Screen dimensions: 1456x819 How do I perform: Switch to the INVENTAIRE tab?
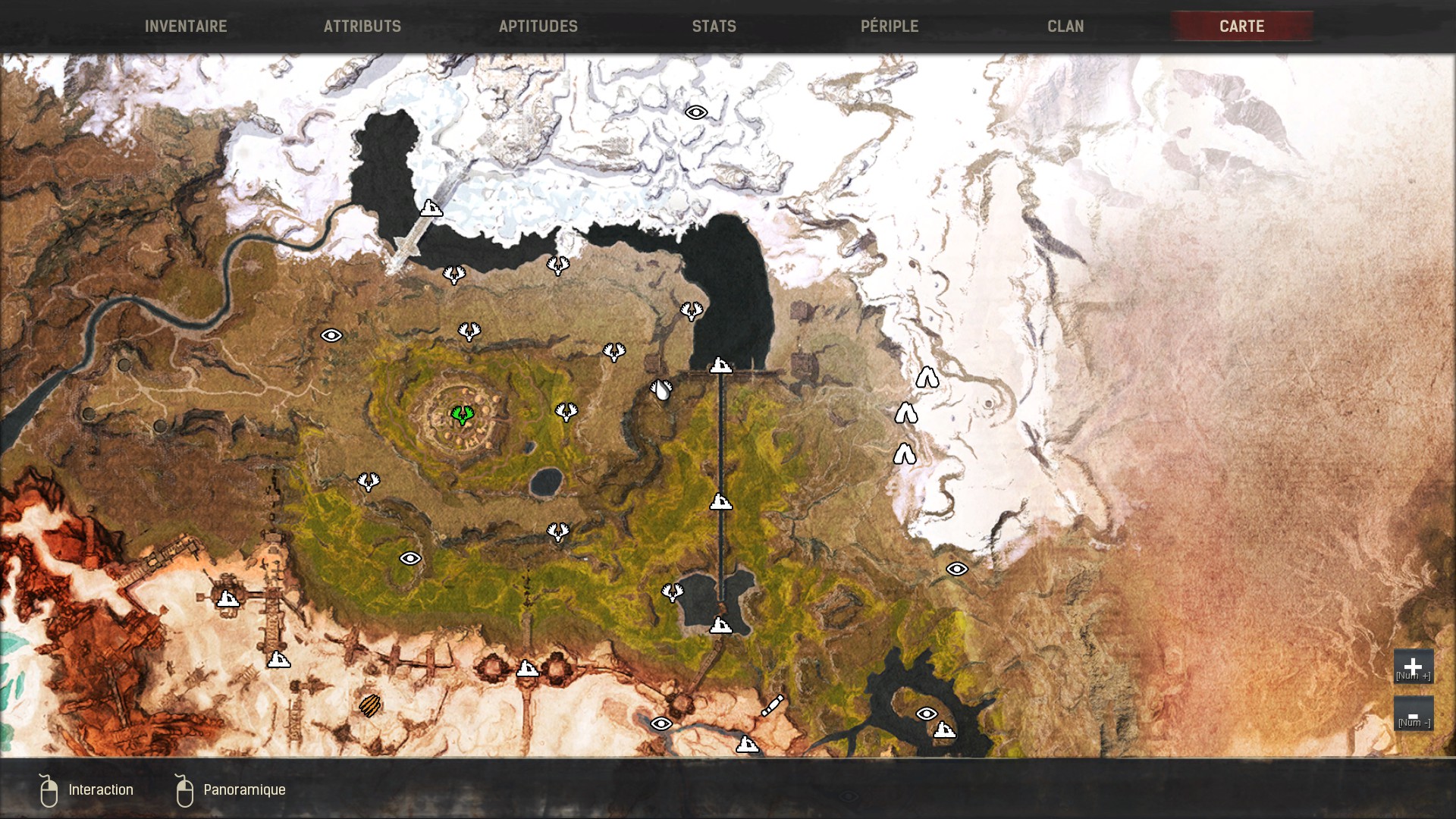(186, 26)
